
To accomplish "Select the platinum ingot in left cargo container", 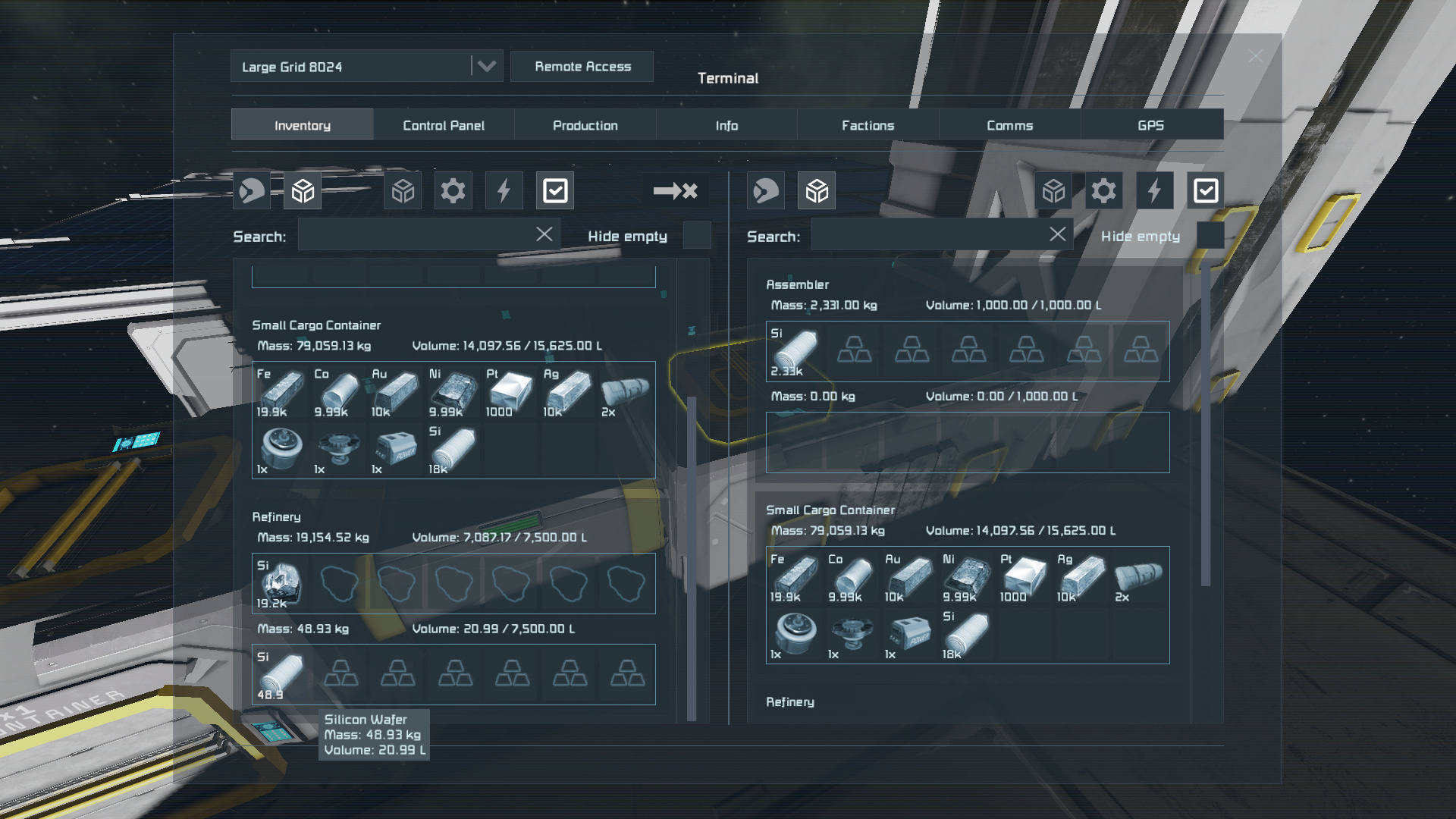I will click(x=510, y=391).
